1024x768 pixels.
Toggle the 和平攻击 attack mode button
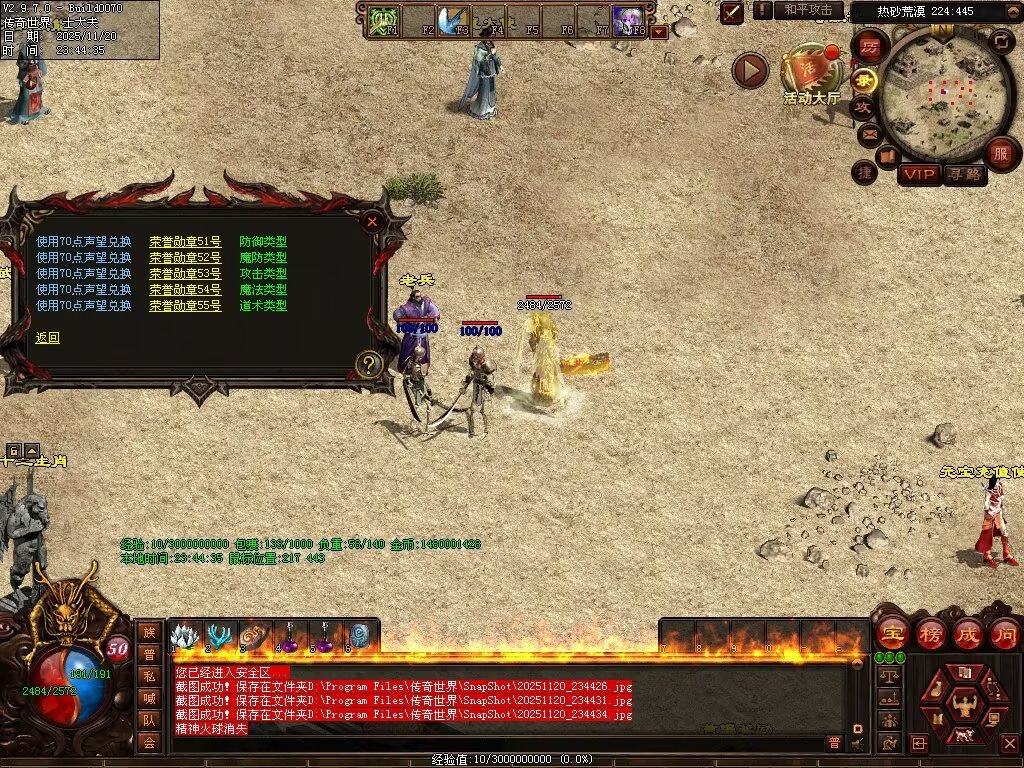tap(808, 10)
